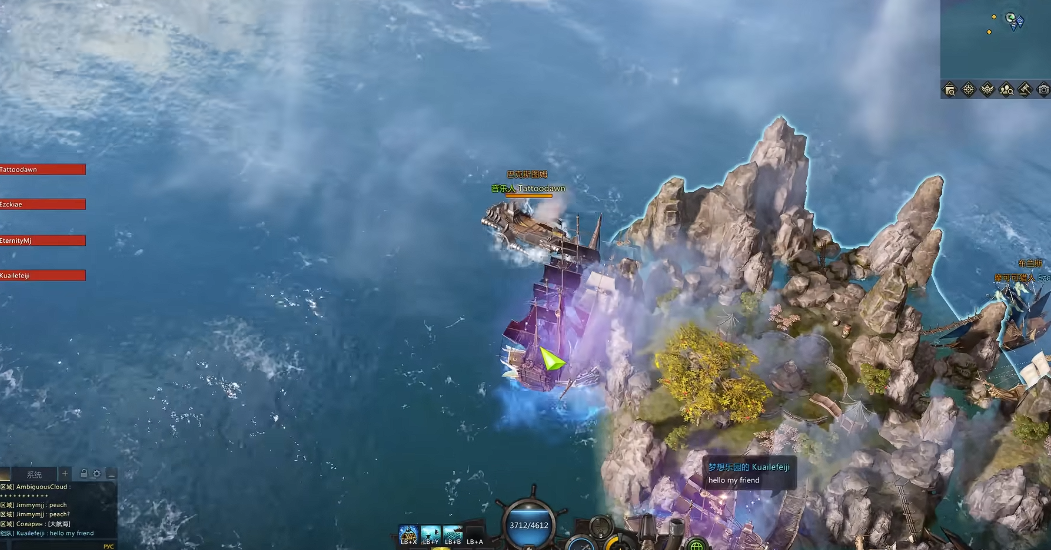Activate the camera screenshot icon under the minimap
This screenshot has height=550, width=1051.
pyautogui.click(x=1043, y=90)
